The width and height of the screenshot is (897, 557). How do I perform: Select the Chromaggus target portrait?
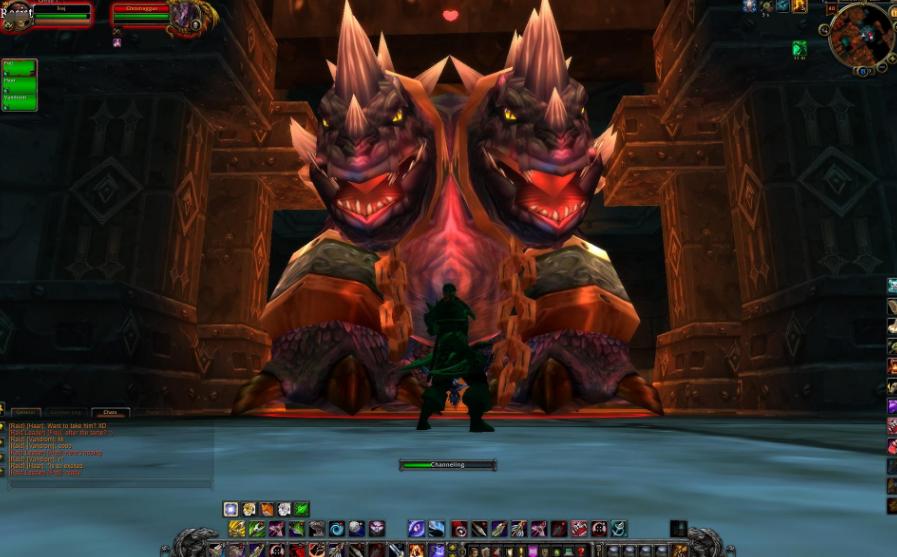[x=184, y=16]
